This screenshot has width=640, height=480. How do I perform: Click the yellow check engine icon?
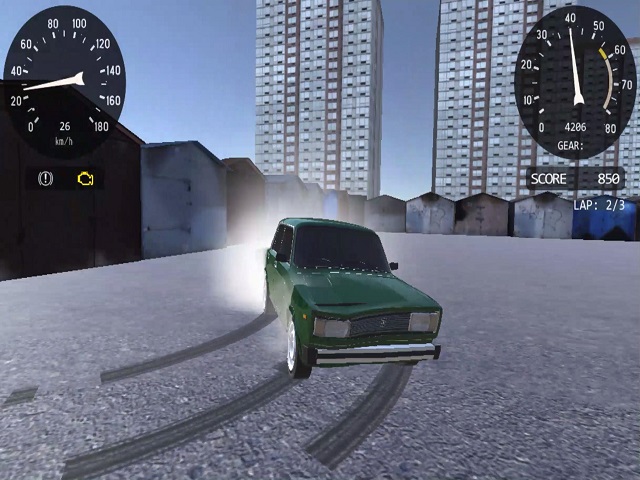[86, 179]
